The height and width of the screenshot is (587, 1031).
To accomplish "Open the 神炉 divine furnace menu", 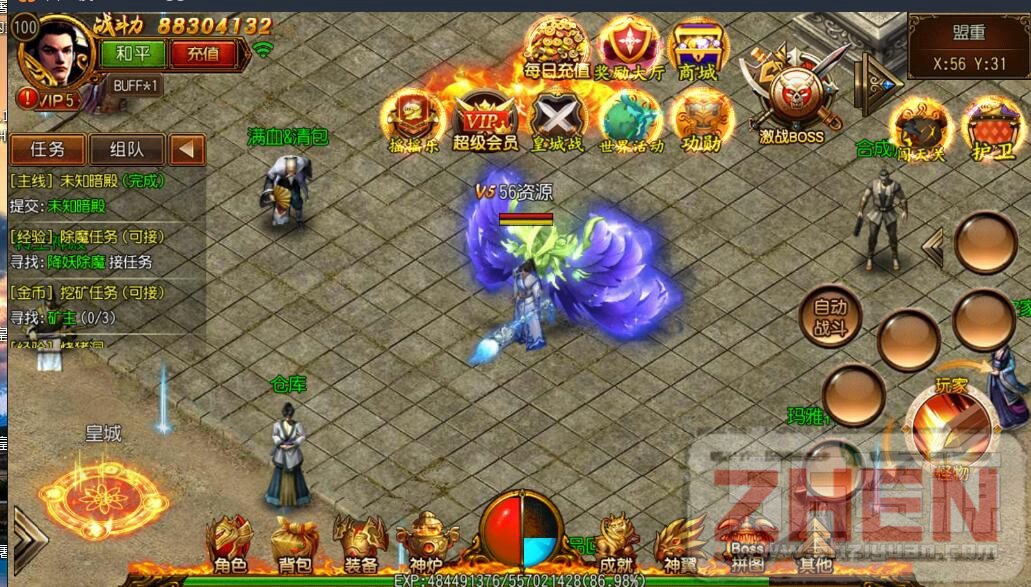I will click(425, 543).
